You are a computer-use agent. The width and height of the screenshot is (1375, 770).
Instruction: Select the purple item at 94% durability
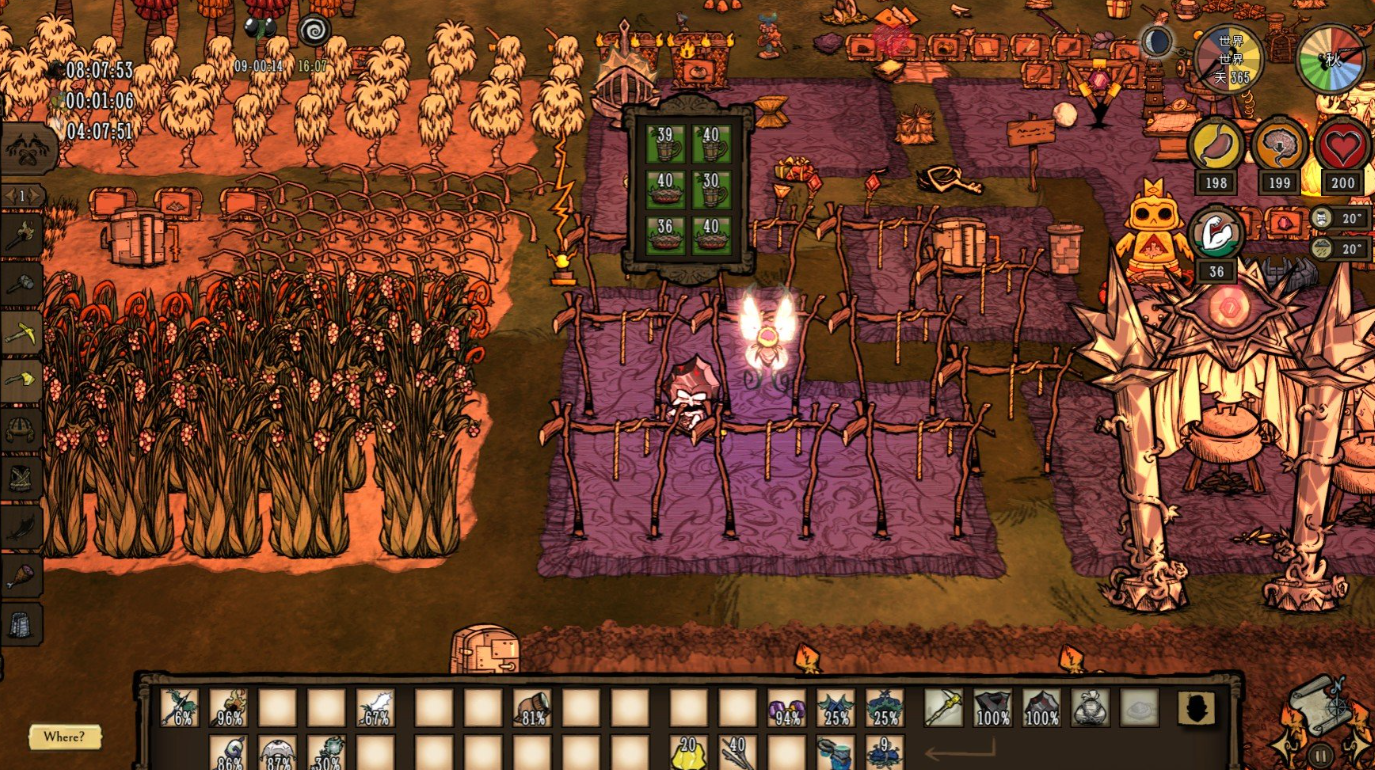tap(786, 708)
